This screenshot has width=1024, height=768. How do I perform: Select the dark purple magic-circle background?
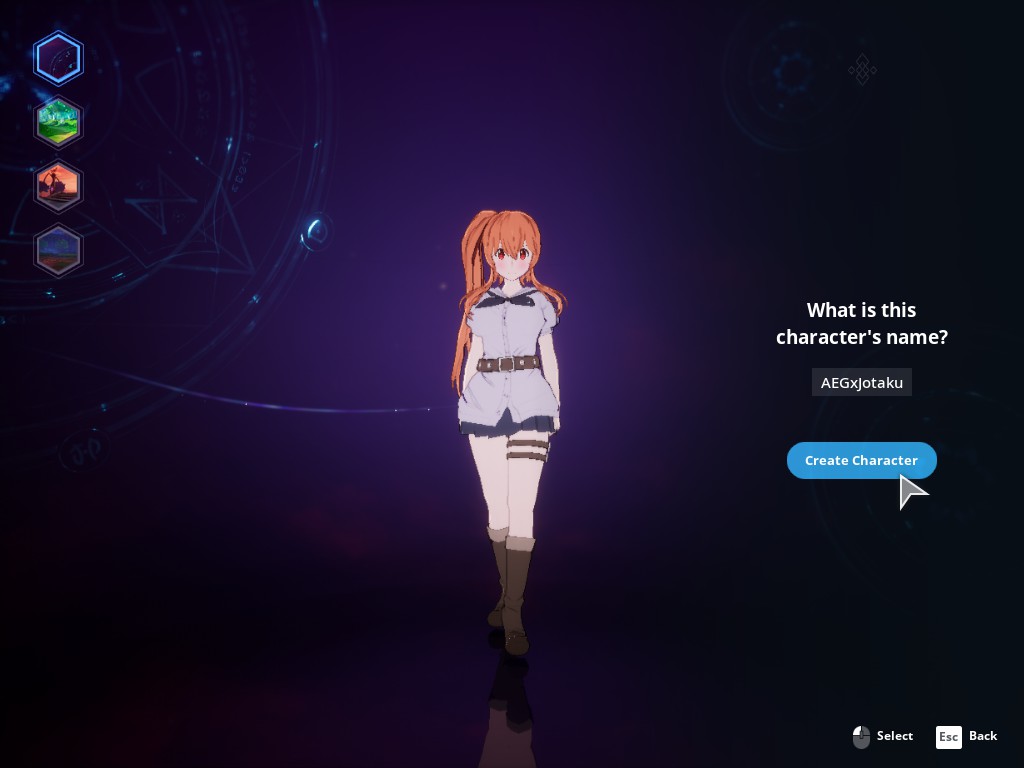(x=58, y=58)
